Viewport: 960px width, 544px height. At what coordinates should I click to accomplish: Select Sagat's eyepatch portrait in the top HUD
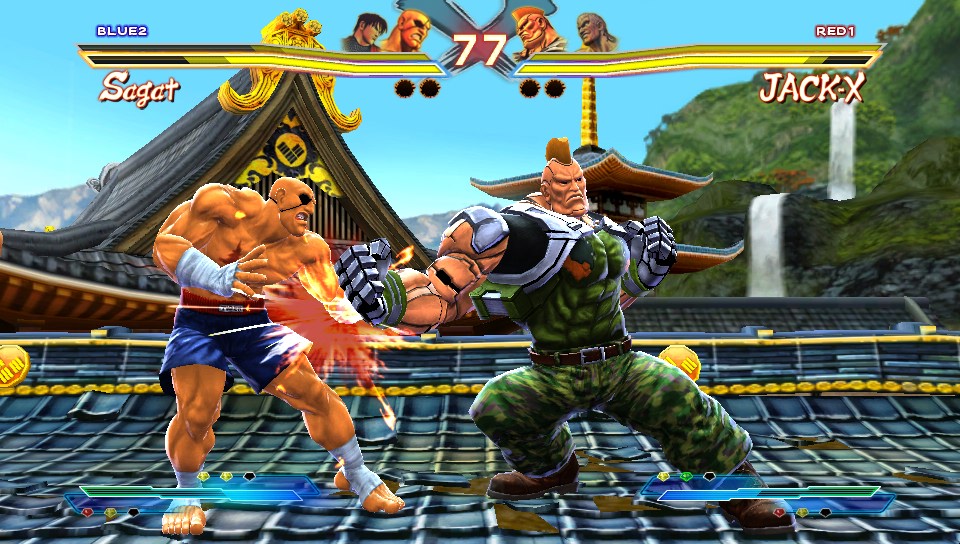coord(412,32)
